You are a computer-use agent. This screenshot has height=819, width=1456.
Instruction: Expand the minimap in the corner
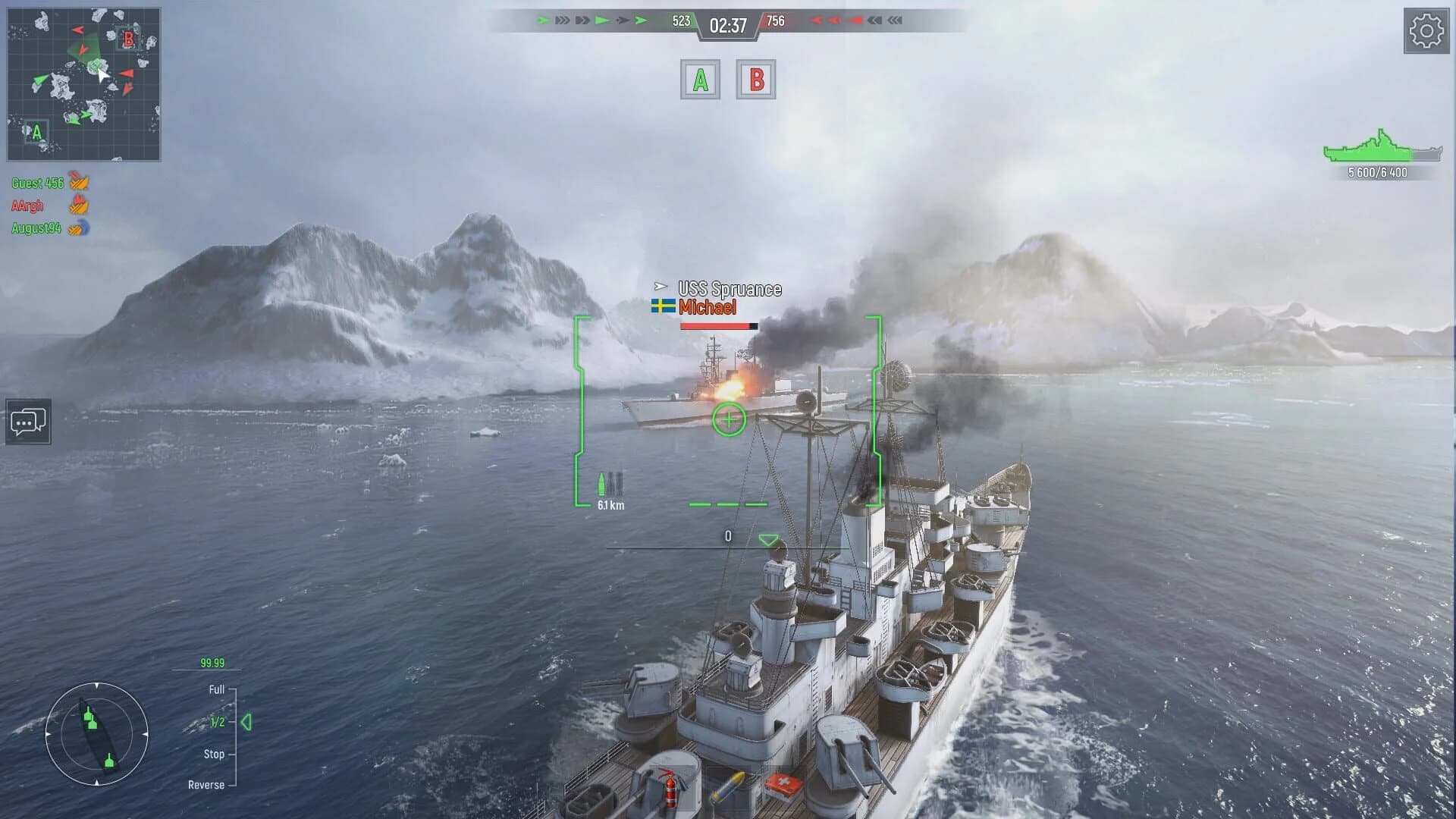point(83,83)
